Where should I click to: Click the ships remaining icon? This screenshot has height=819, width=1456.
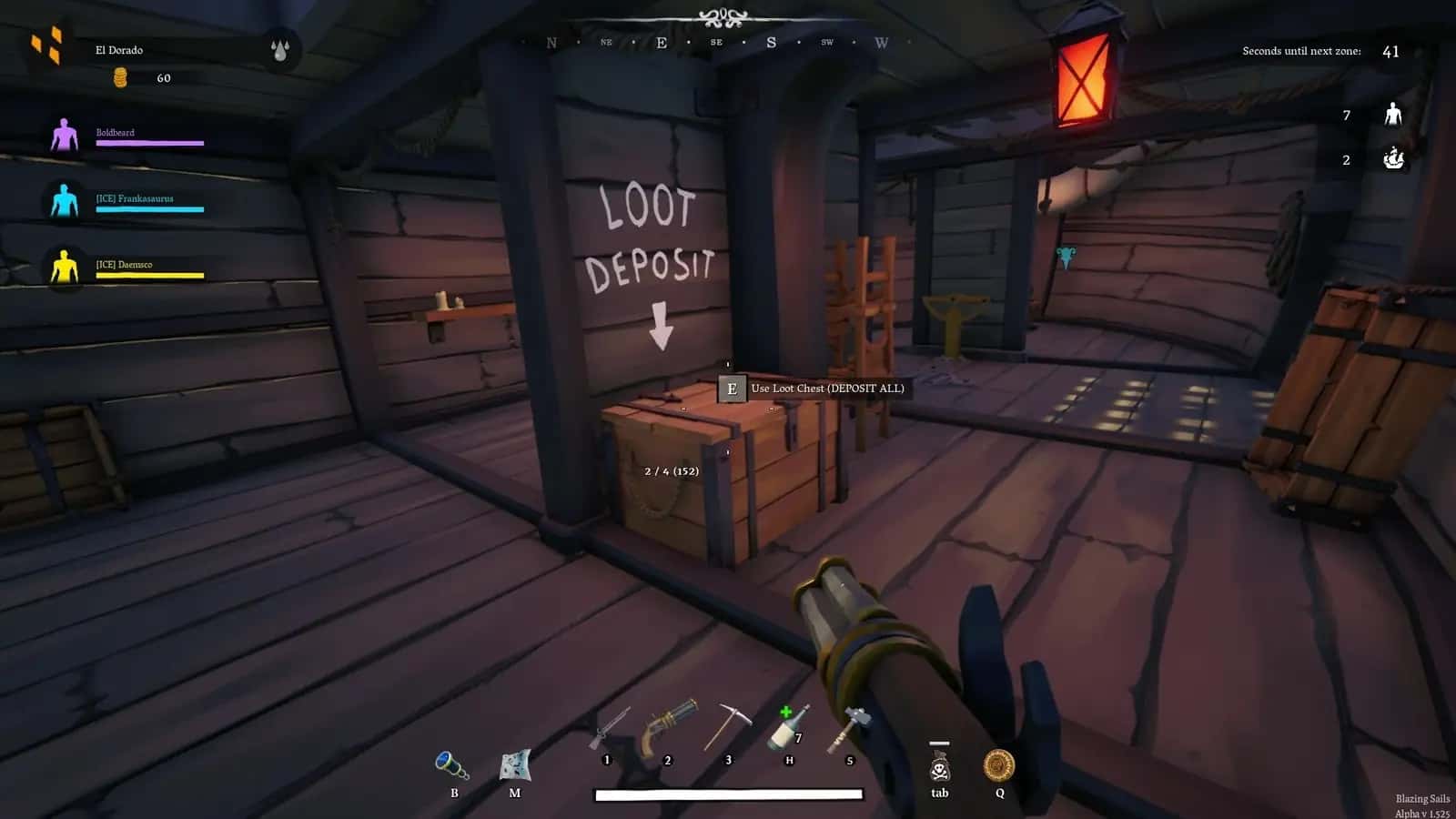pyautogui.click(x=1393, y=159)
